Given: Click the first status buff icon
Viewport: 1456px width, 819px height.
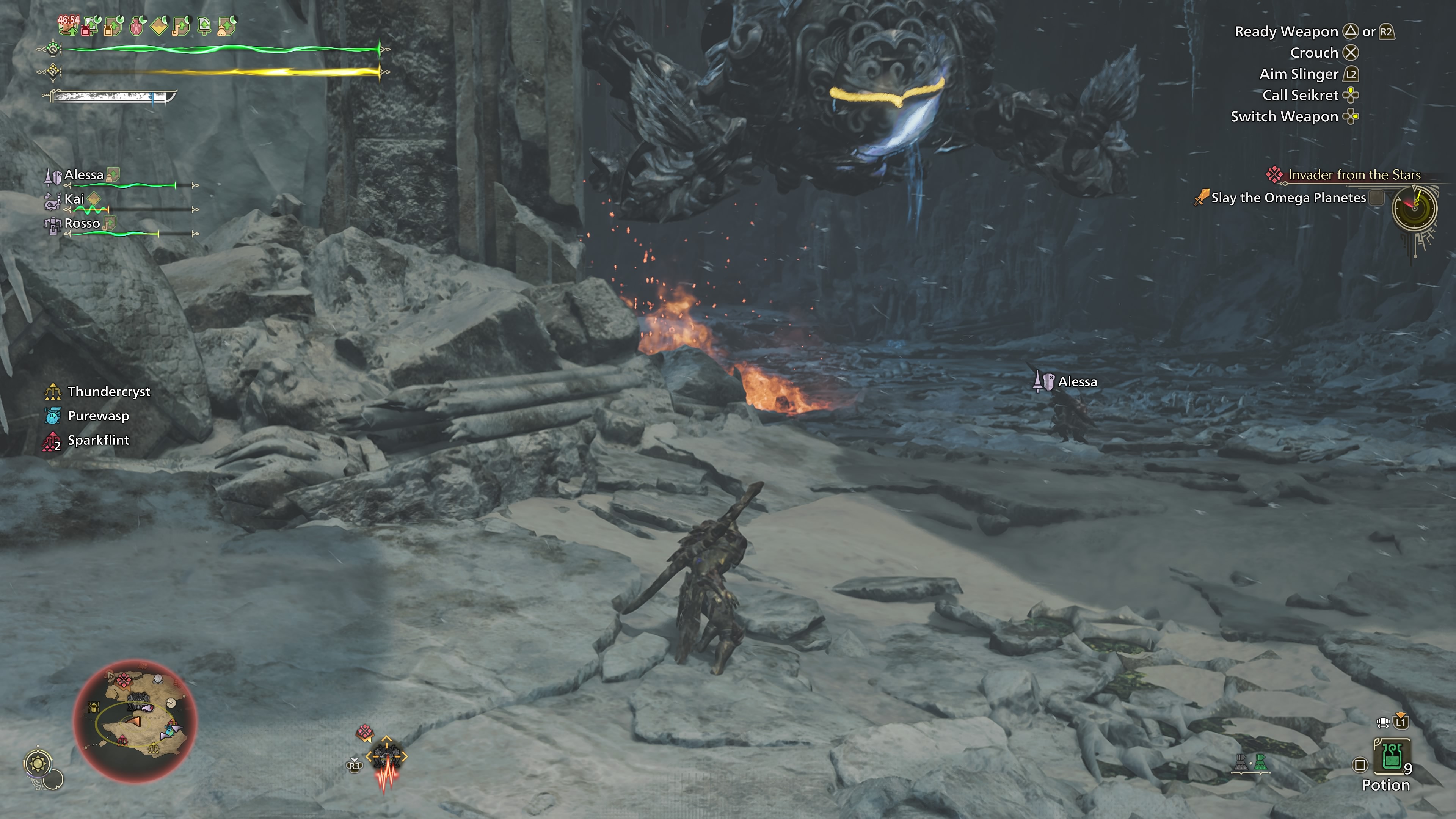Looking at the screenshot, I should click(68, 25).
